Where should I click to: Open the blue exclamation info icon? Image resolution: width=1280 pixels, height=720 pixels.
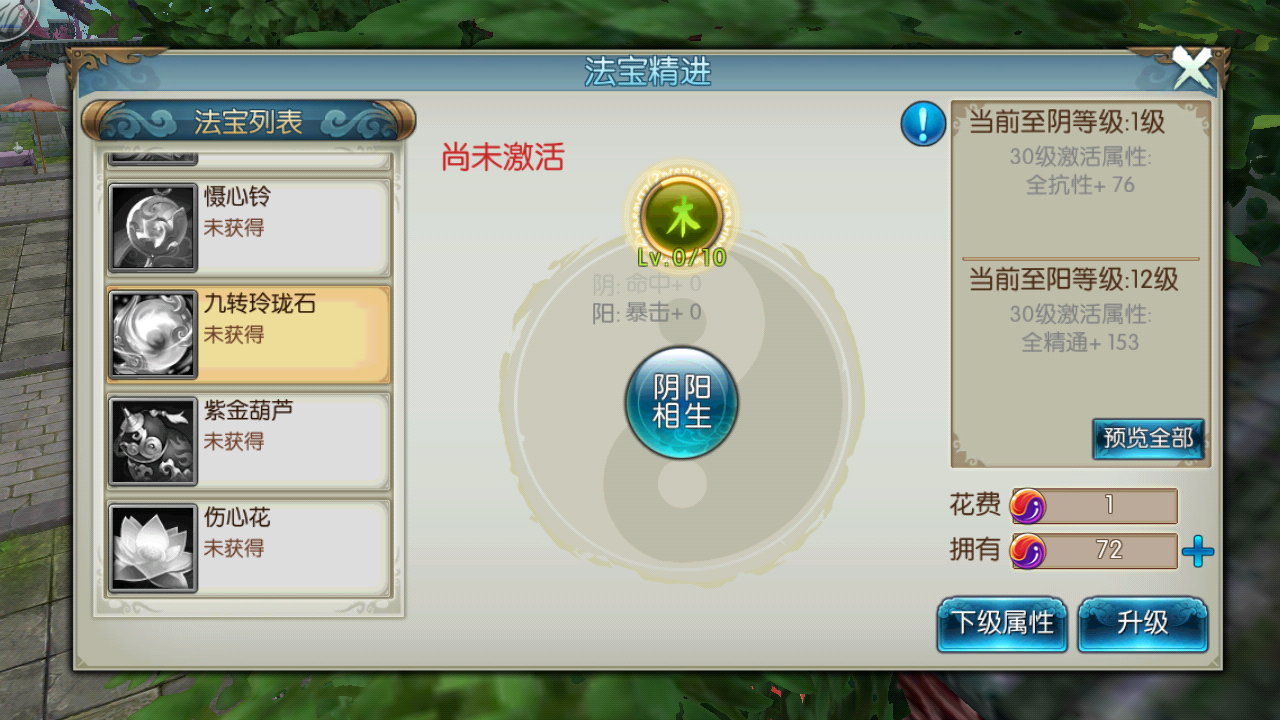point(922,124)
